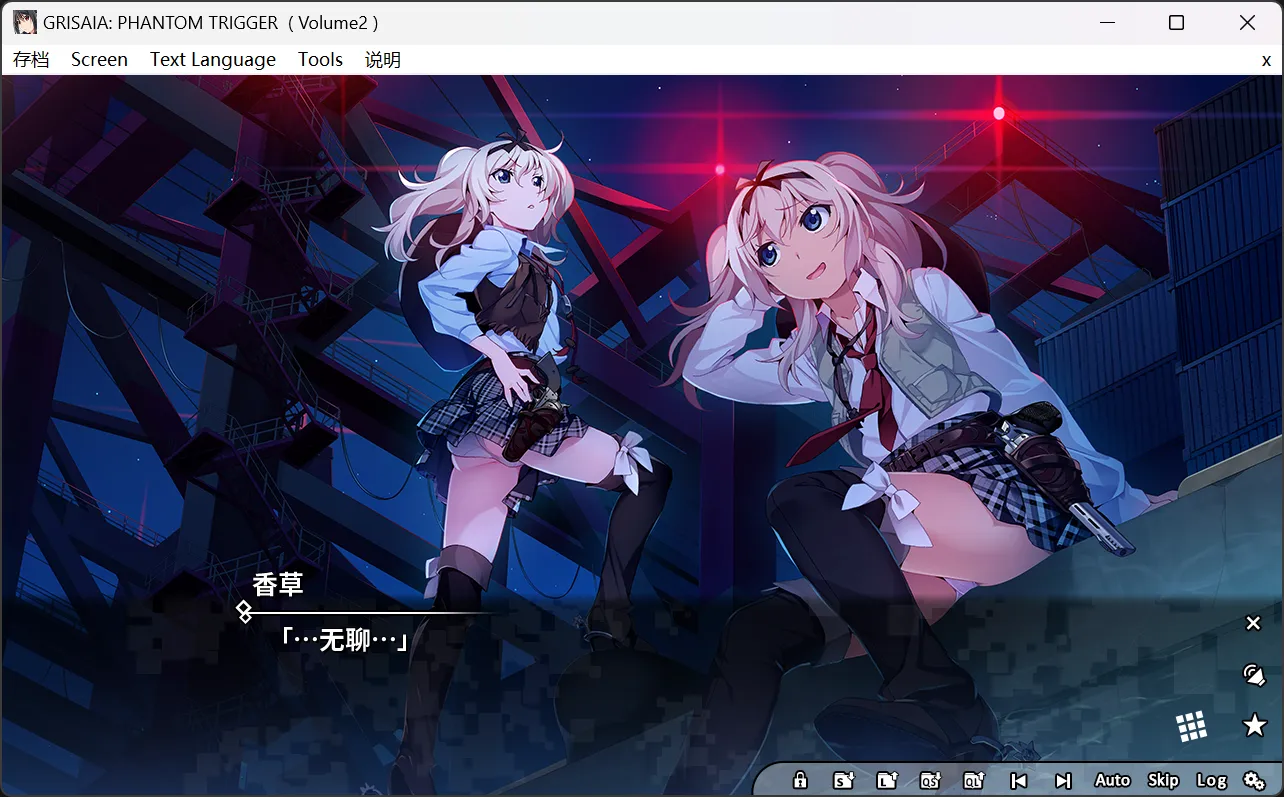Open save screen via the S icon
Screen dimensions: 1284x797
pos(843,780)
